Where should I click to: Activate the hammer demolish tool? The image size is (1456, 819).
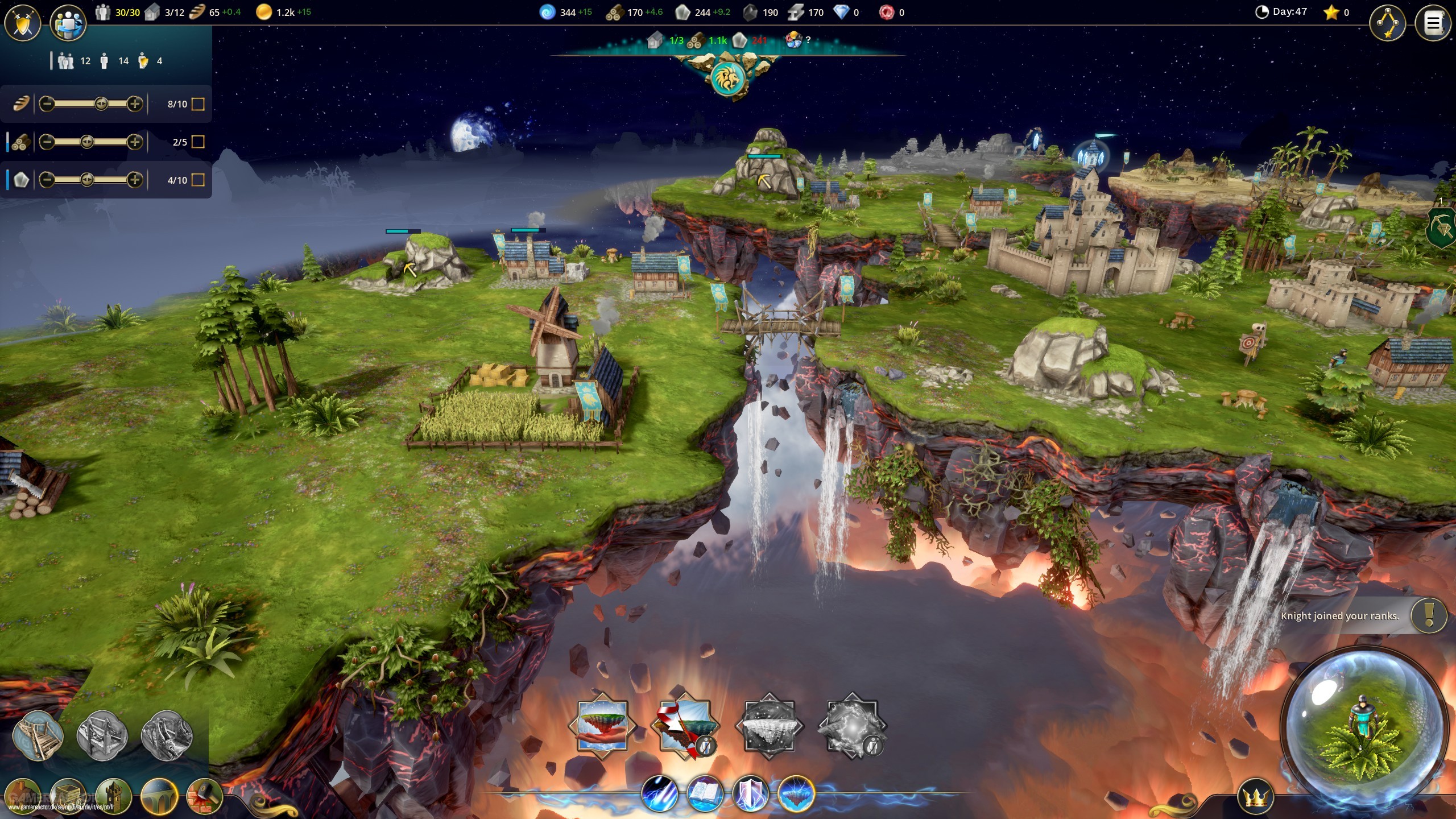pos(204,796)
